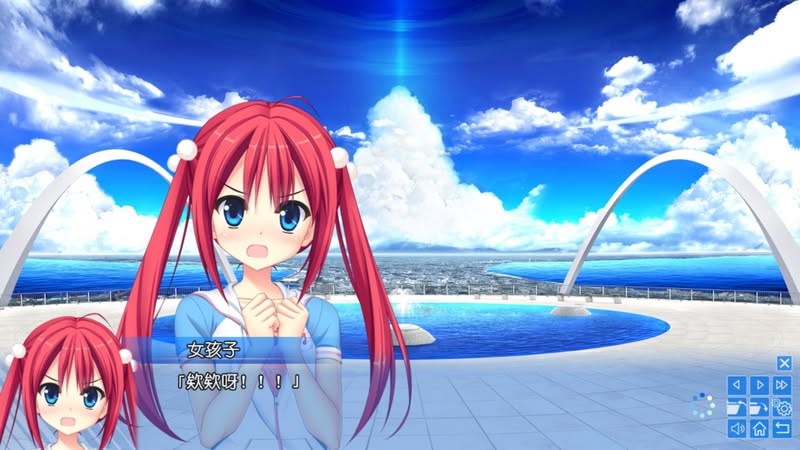This screenshot has height=450, width=800.
Task: Open the load menu folder icon
Action: pyautogui.click(x=760, y=407)
